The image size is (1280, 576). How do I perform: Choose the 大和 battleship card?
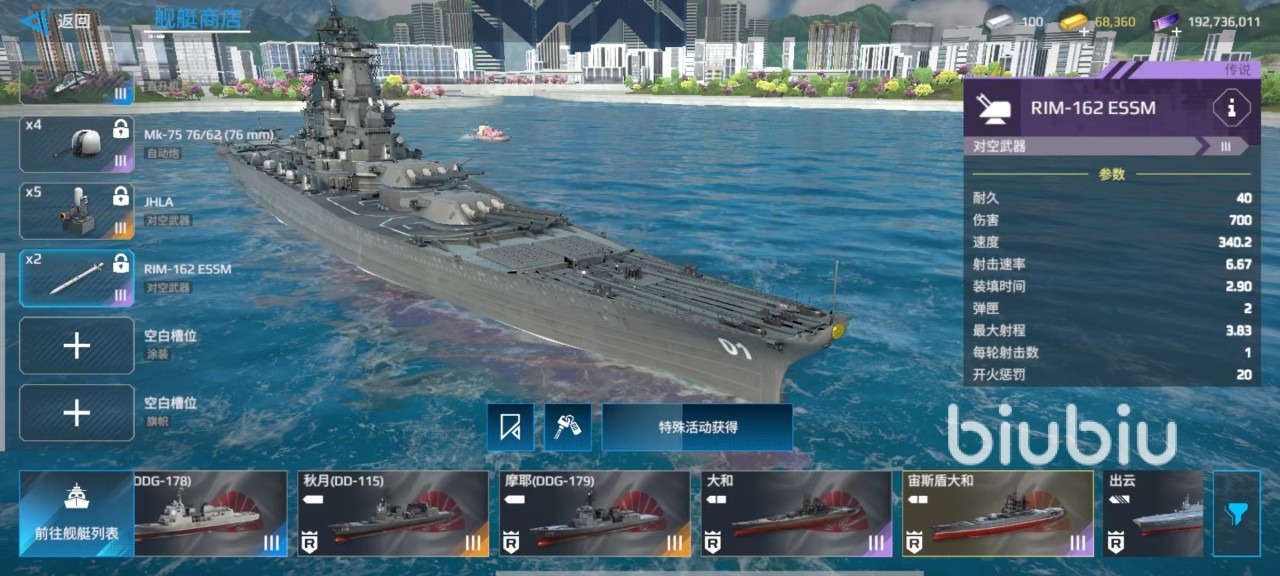(x=796, y=514)
